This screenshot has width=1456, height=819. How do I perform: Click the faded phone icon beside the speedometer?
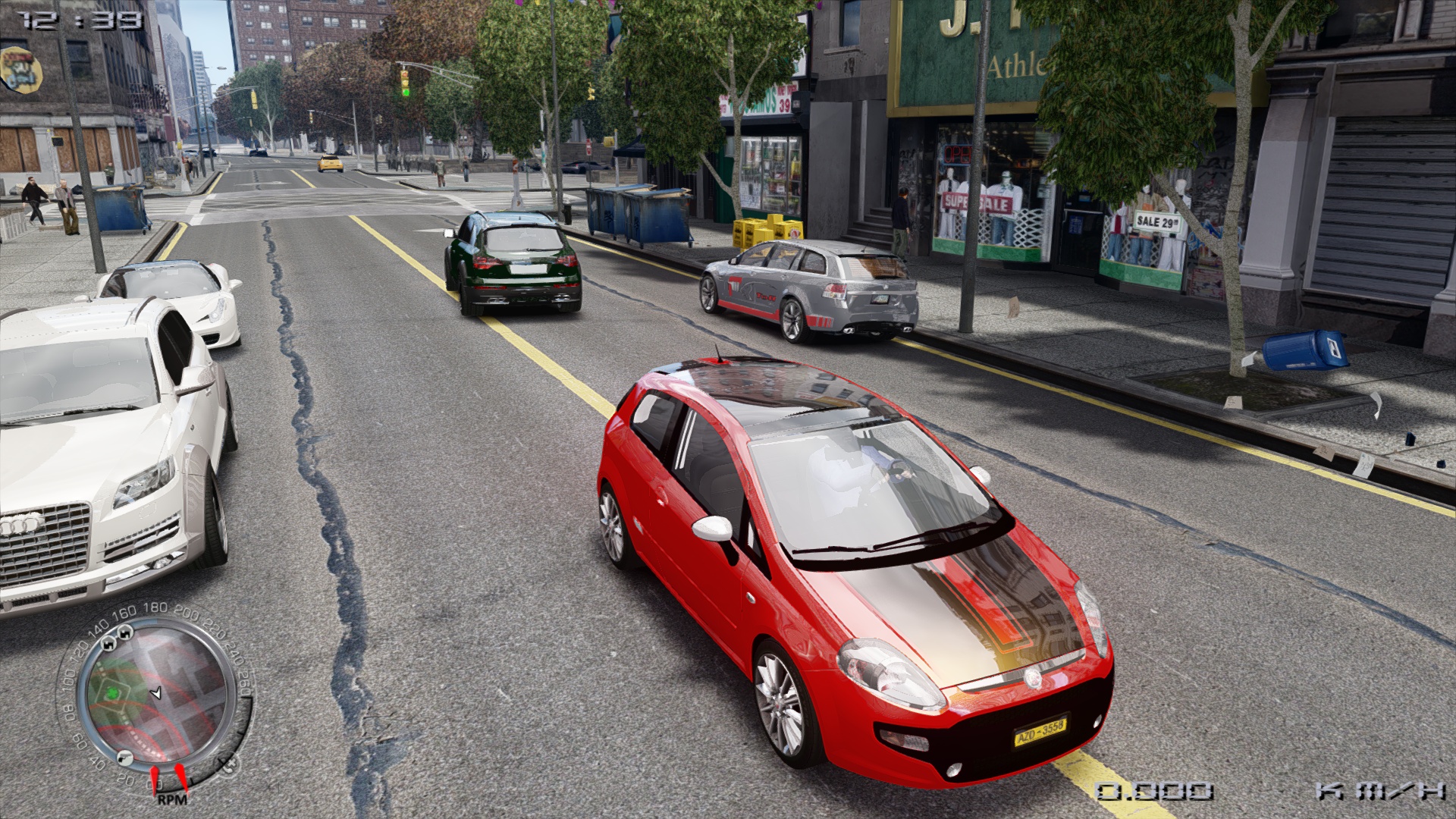[x=229, y=763]
